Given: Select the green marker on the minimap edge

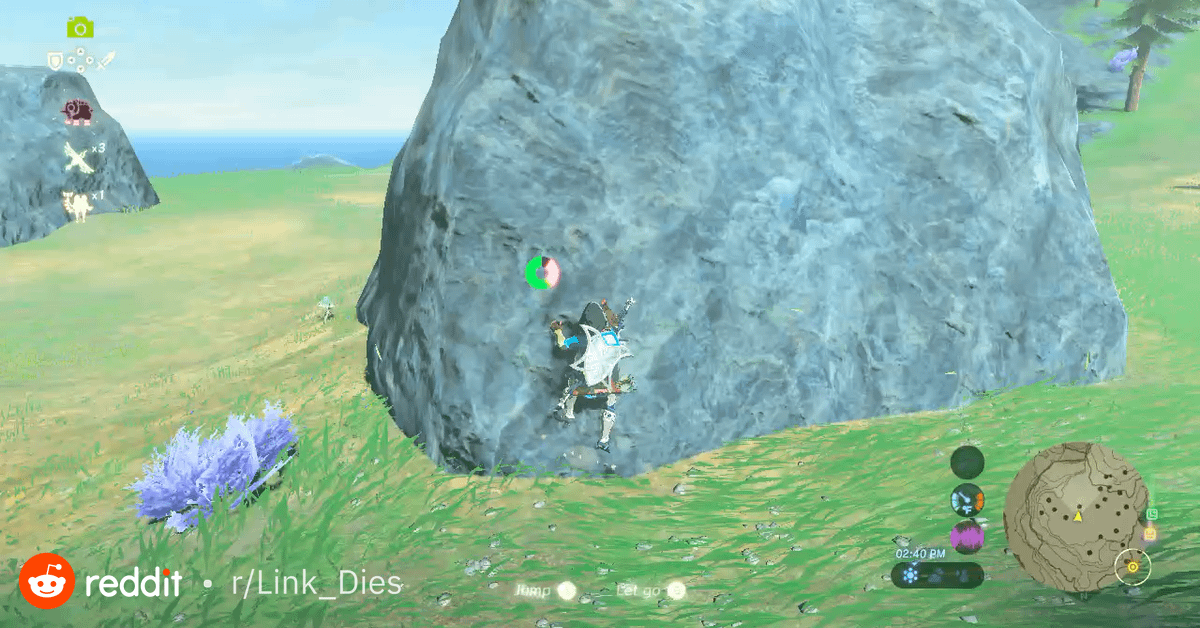Looking at the screenshot, I should (x=1151, y=513).
